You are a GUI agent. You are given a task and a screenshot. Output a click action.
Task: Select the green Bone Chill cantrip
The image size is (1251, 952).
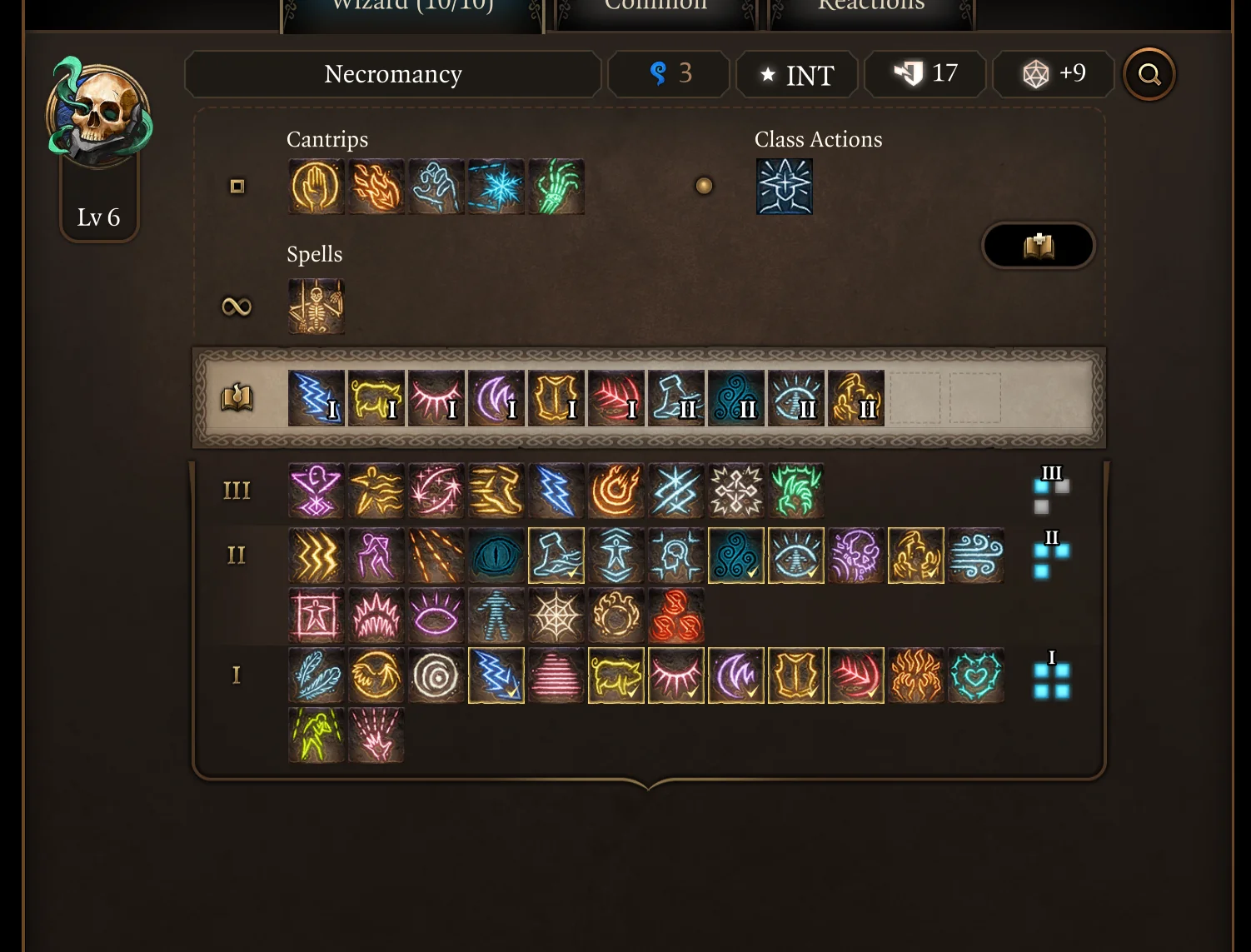point(556,187)
